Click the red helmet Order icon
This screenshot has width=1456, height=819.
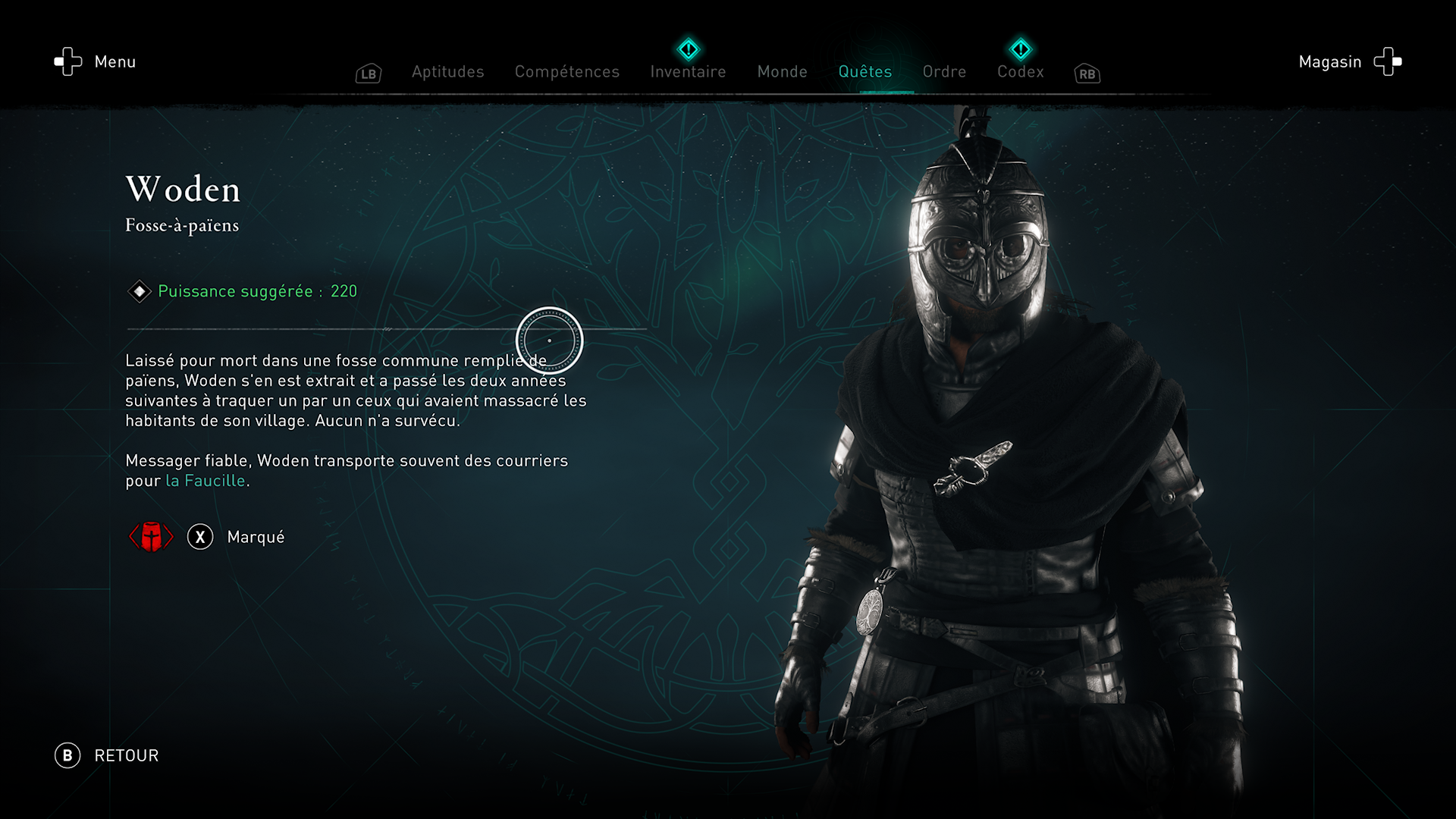point(151,537)
